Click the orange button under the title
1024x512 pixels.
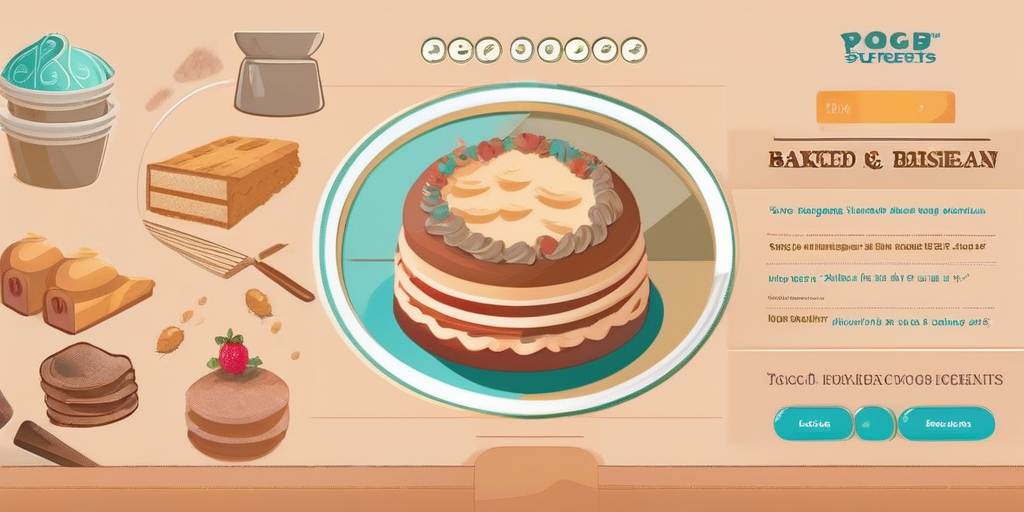click(x=885, y=107)
